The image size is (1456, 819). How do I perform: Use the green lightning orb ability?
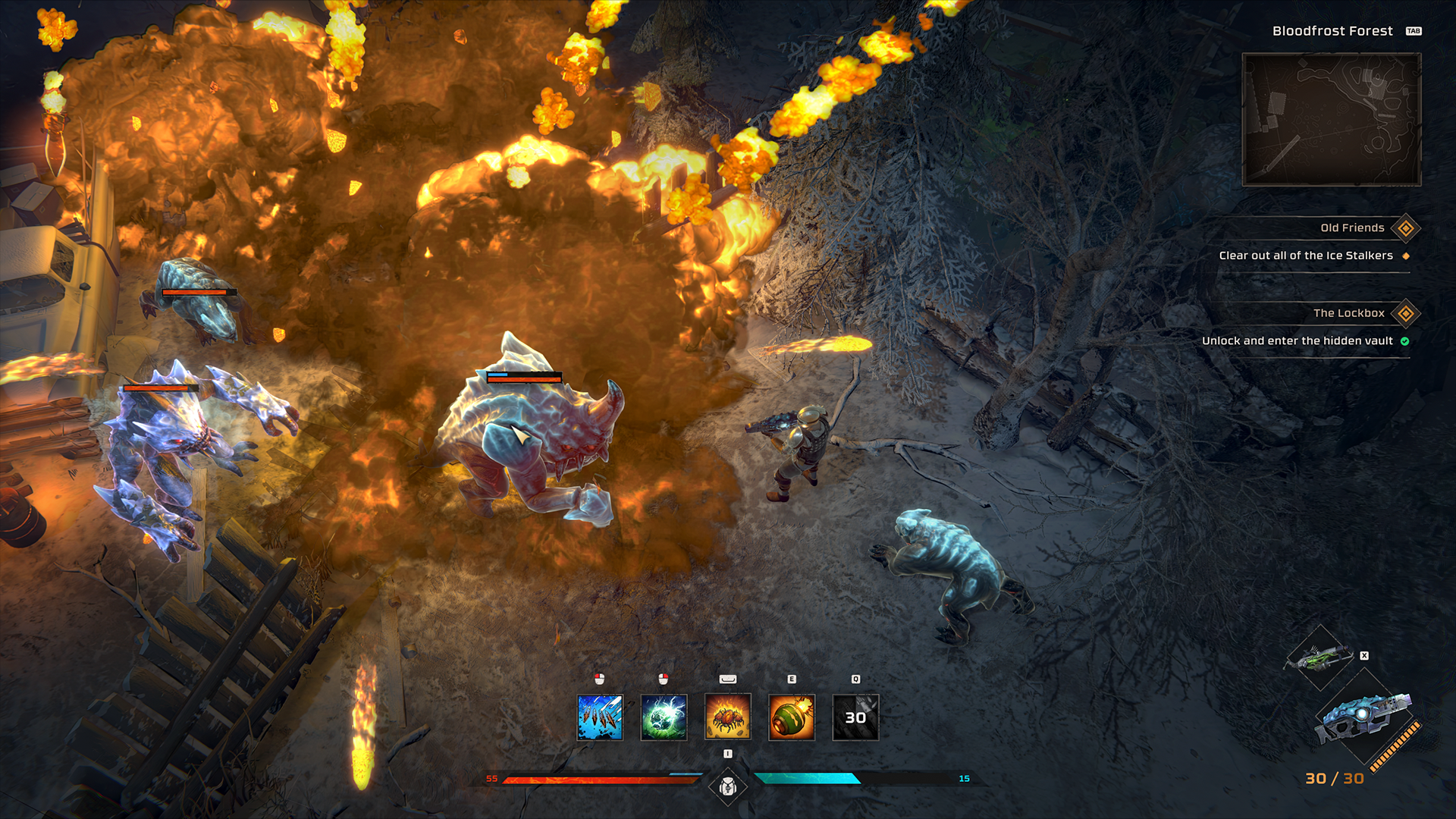664,717
